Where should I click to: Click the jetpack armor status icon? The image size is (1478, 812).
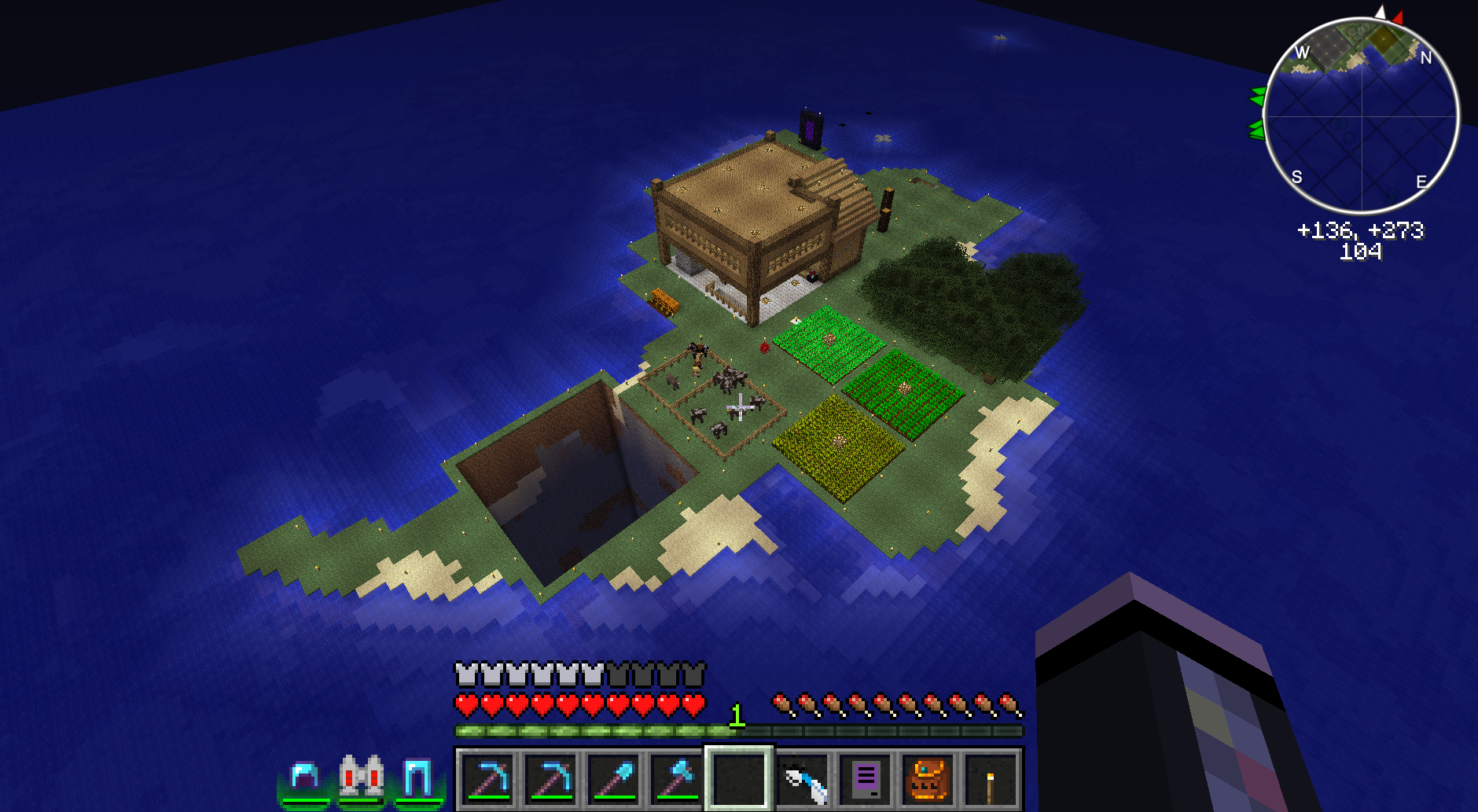[362, 777]
